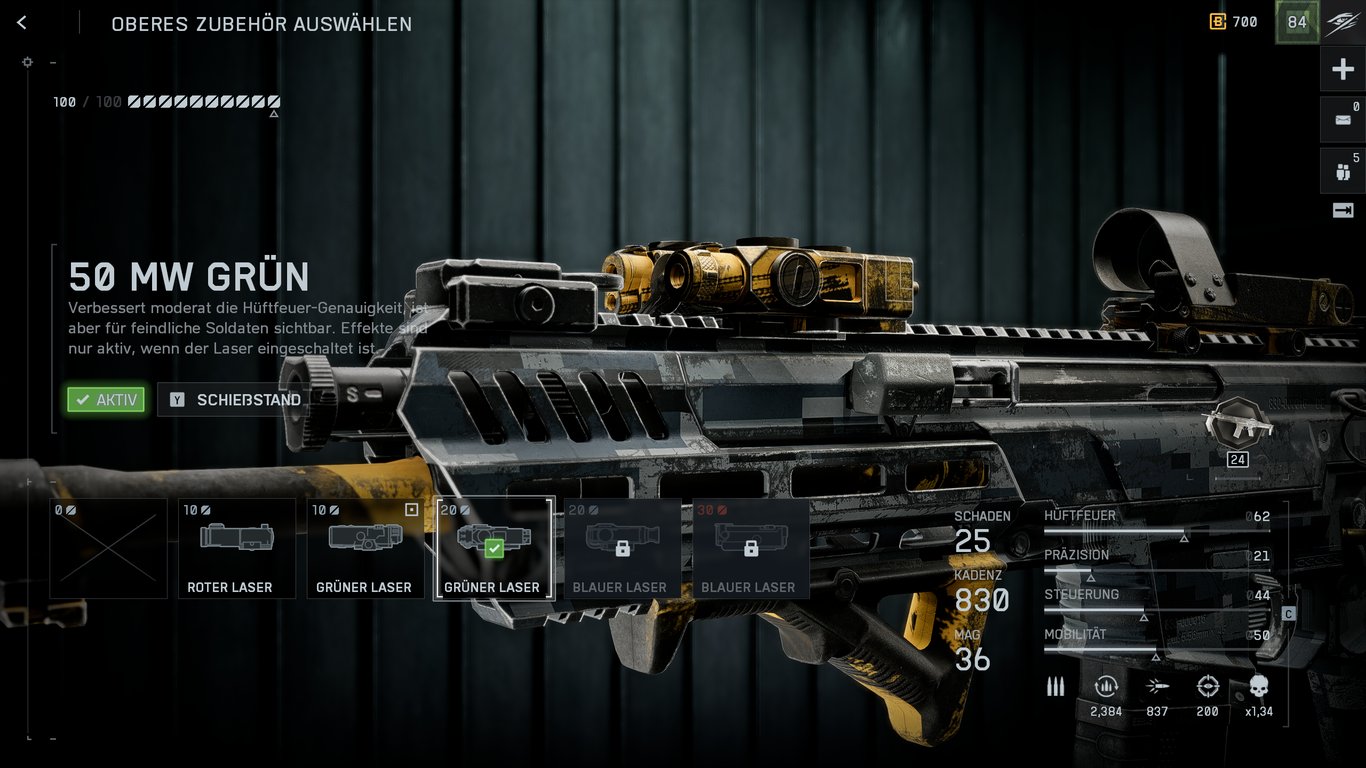Click the locked 30-point Blauer Laser

click(751, 548)
